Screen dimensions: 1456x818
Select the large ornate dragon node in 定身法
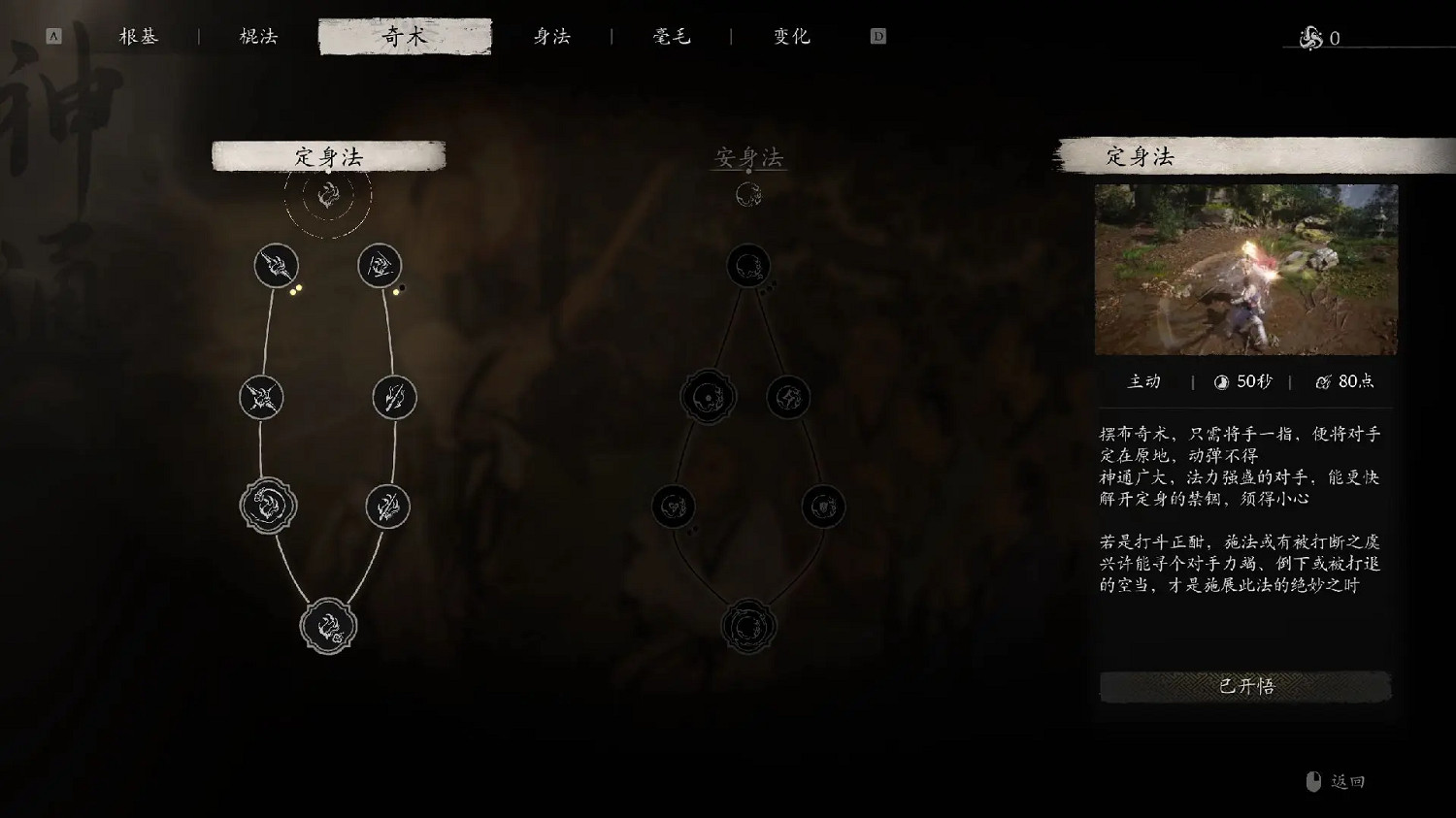pyautogui.click(x=270, y=505)
